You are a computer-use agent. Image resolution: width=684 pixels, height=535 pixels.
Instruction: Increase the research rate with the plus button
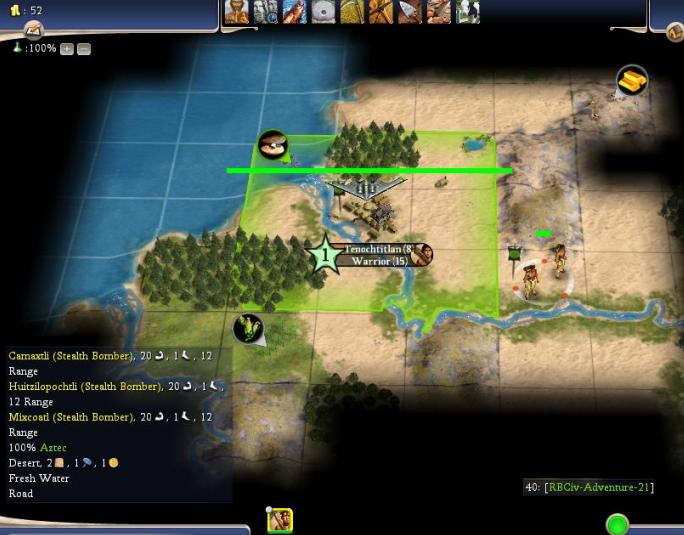67,48
